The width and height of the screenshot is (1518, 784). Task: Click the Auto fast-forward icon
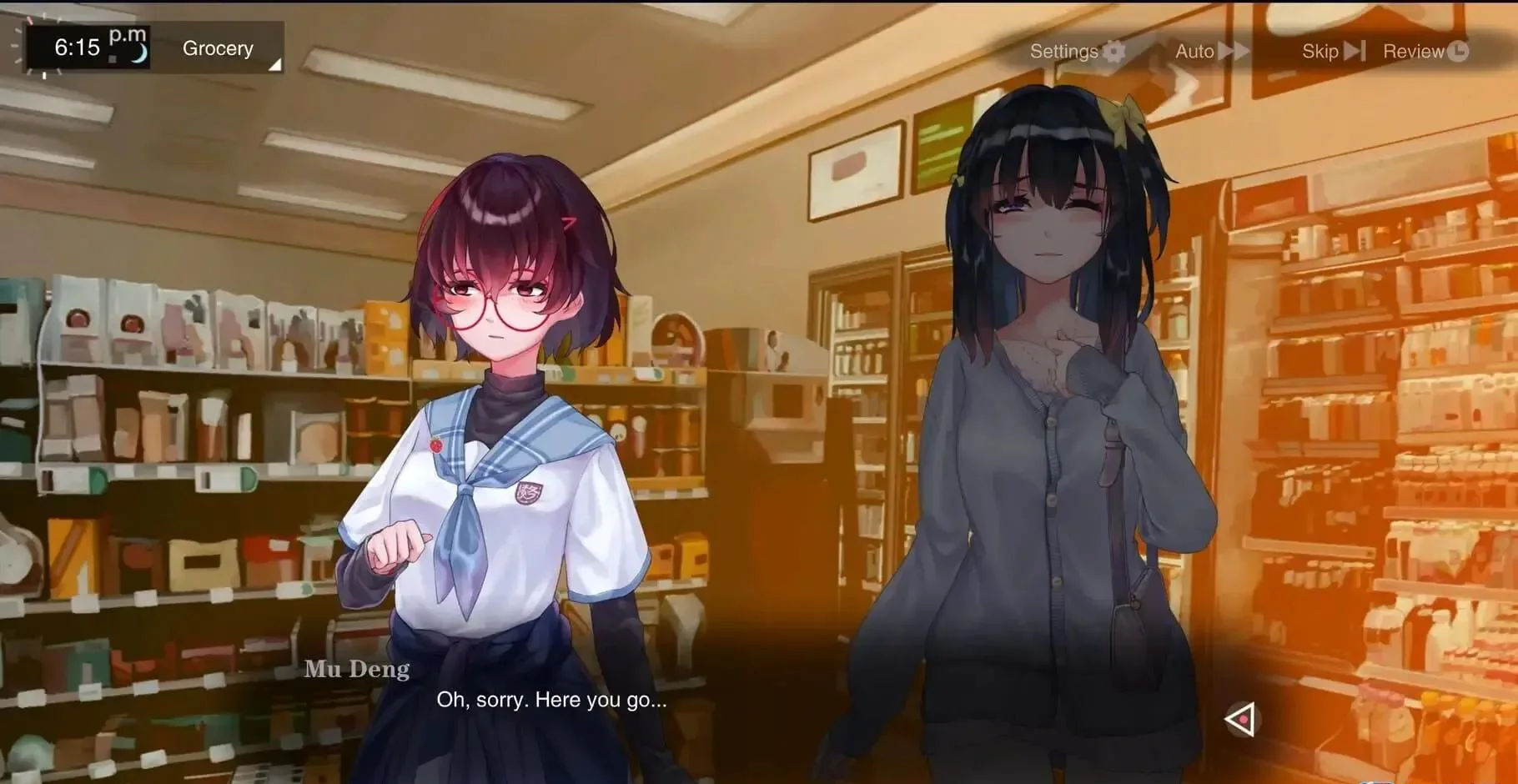tap(1234, 51)
